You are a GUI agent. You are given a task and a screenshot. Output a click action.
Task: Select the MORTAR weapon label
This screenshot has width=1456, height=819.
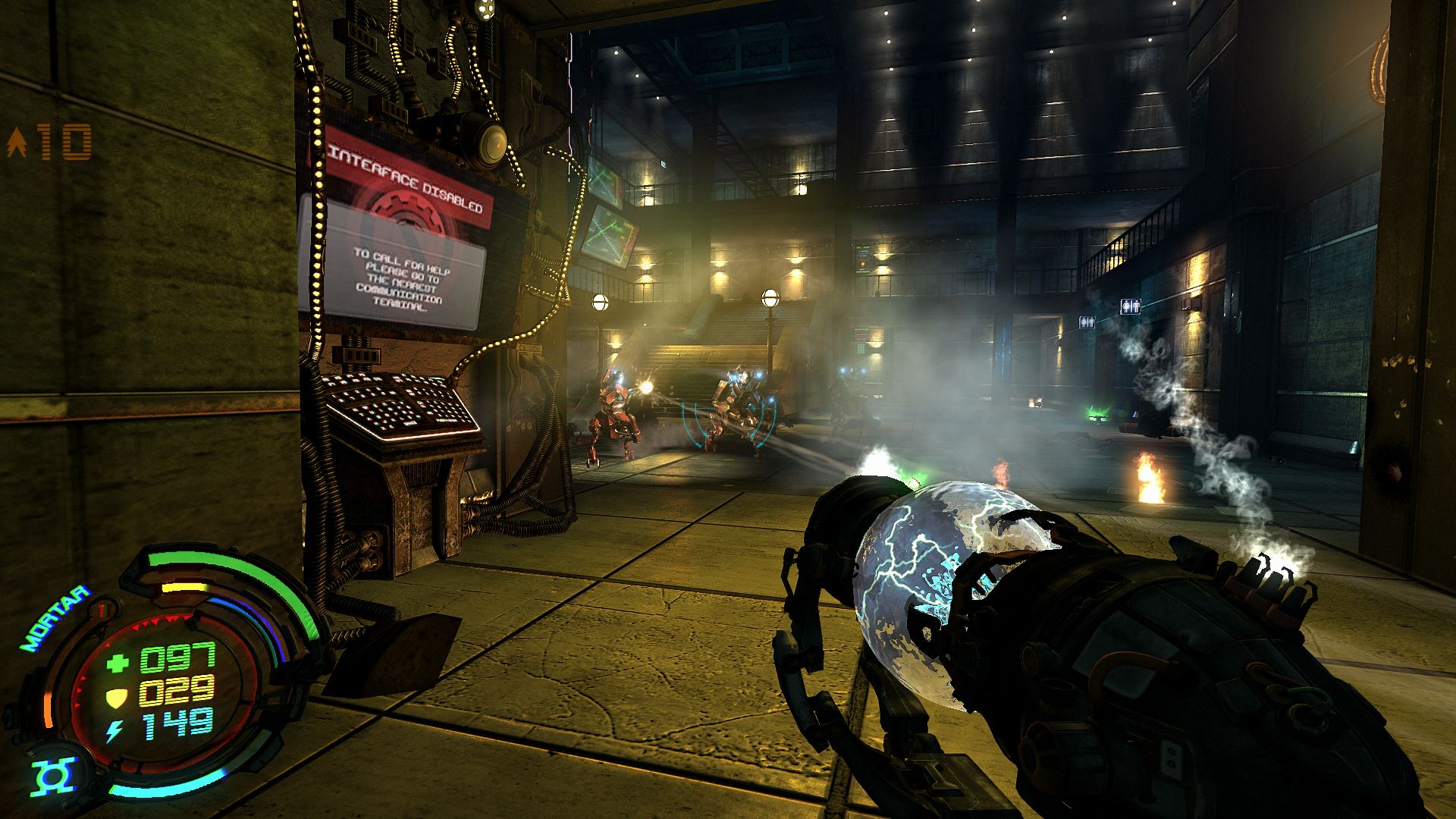(55, 620)
